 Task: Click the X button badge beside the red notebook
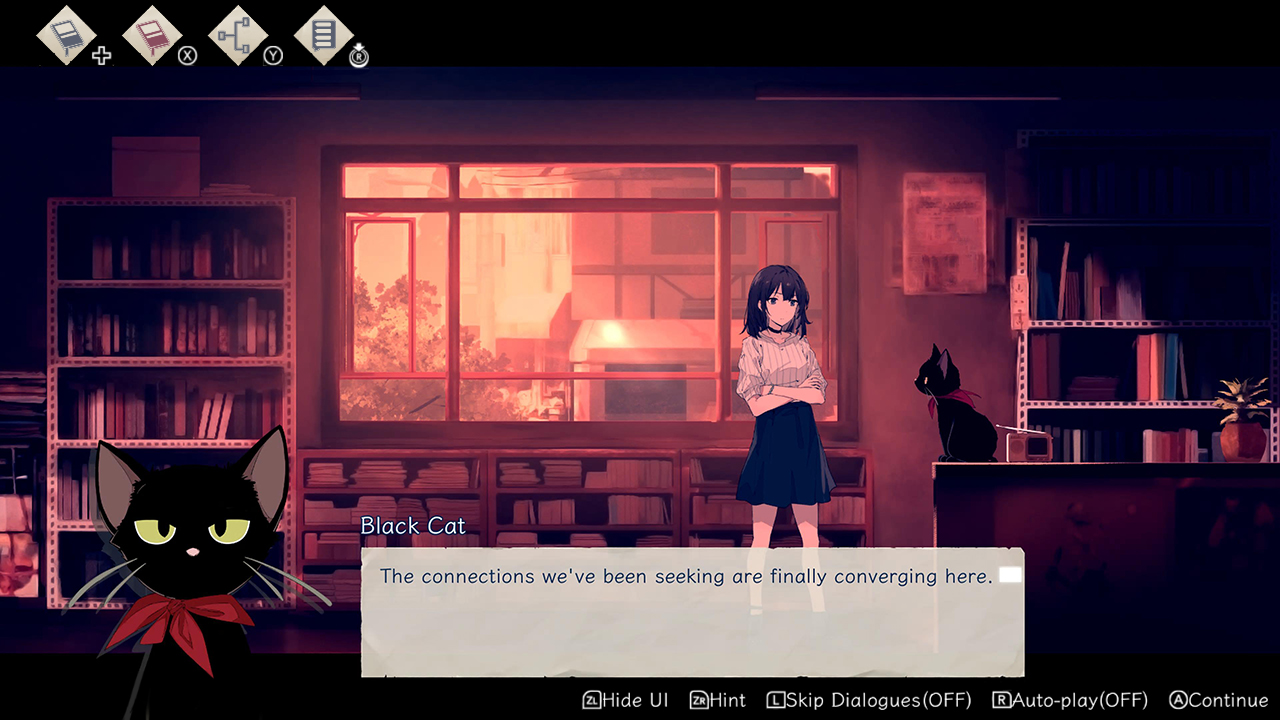pyautogui.click(x=186, y=55)
